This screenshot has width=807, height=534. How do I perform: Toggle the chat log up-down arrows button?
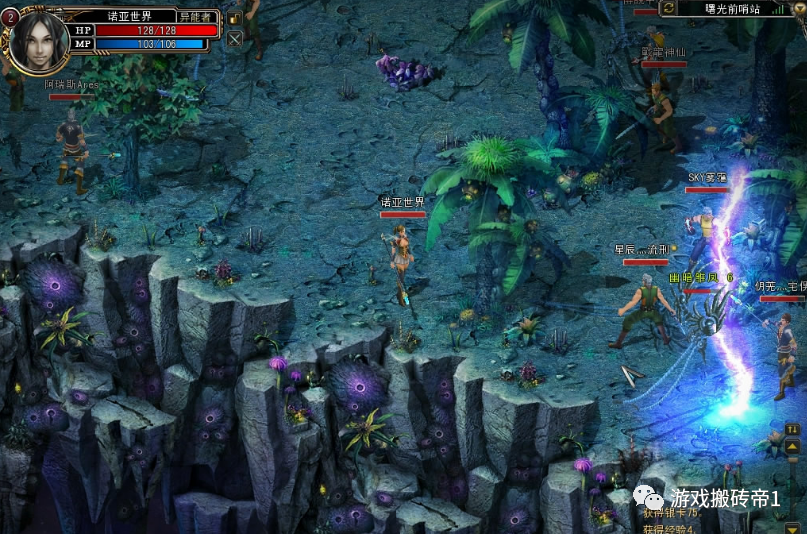click(792, 429)
